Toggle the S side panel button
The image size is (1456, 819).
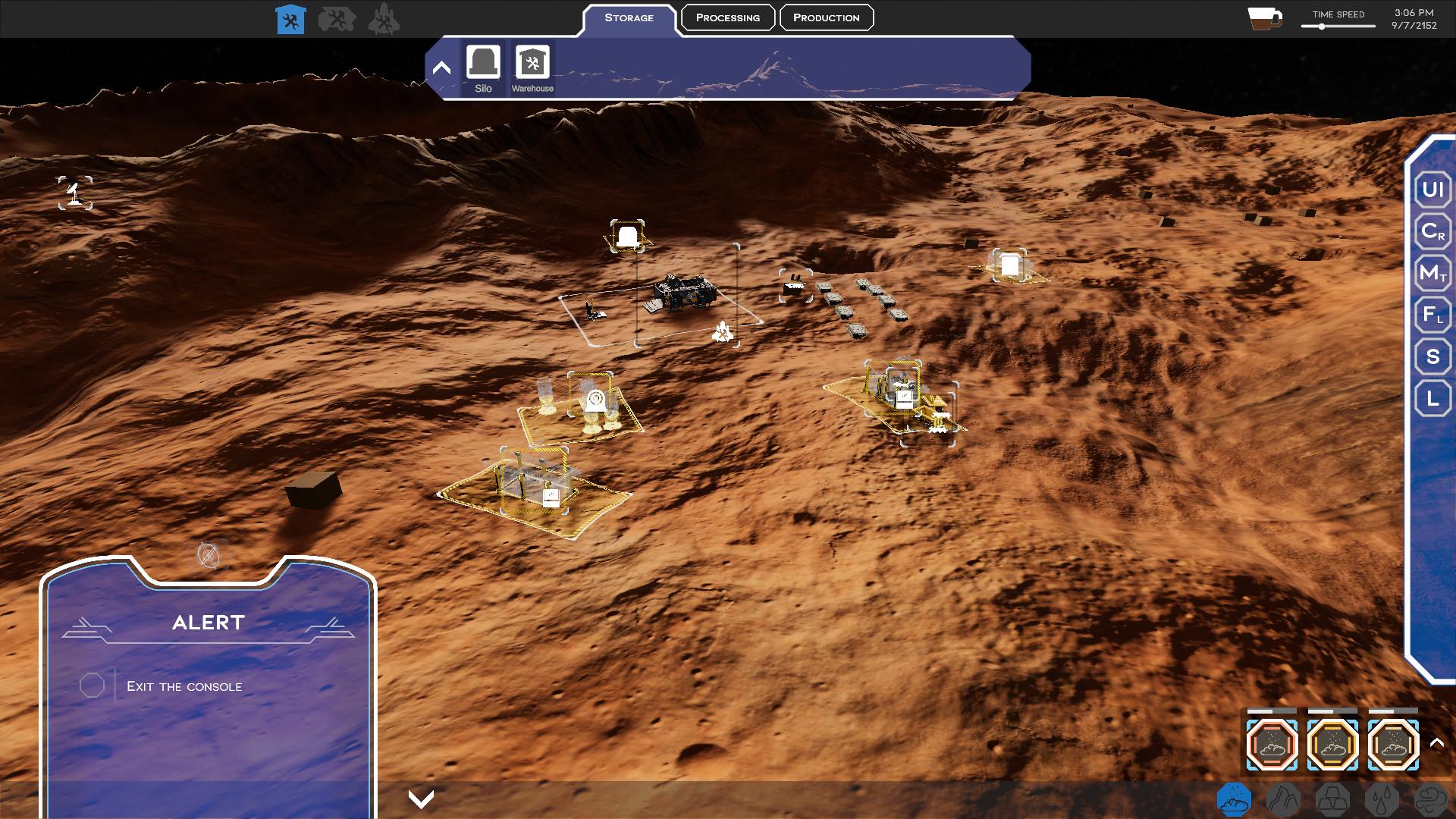pyautogui.click(x=1432, y=356)
